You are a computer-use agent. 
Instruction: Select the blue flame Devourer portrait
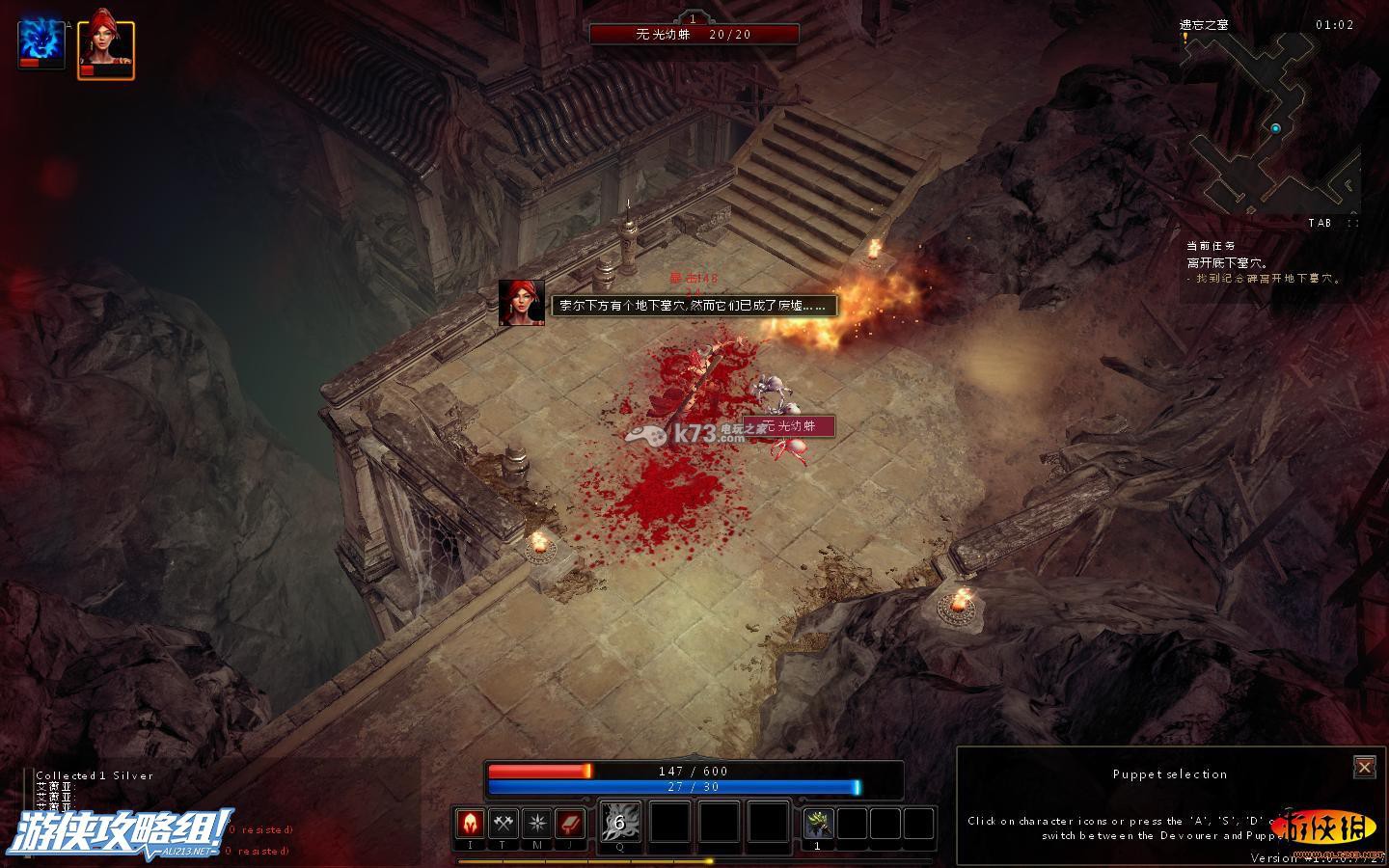(x=41, y=44)
